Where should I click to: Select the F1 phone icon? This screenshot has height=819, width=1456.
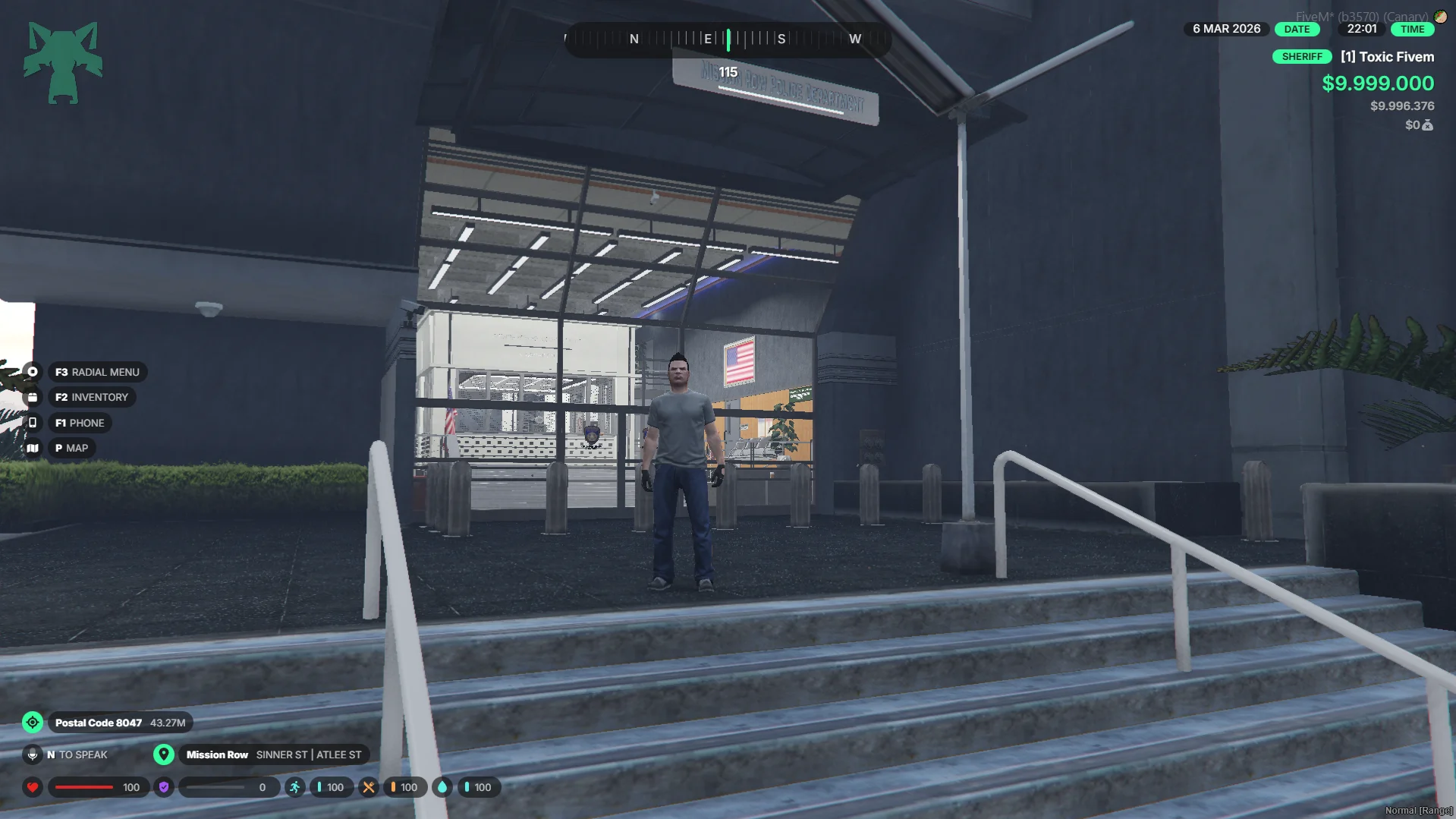point(33,422)
